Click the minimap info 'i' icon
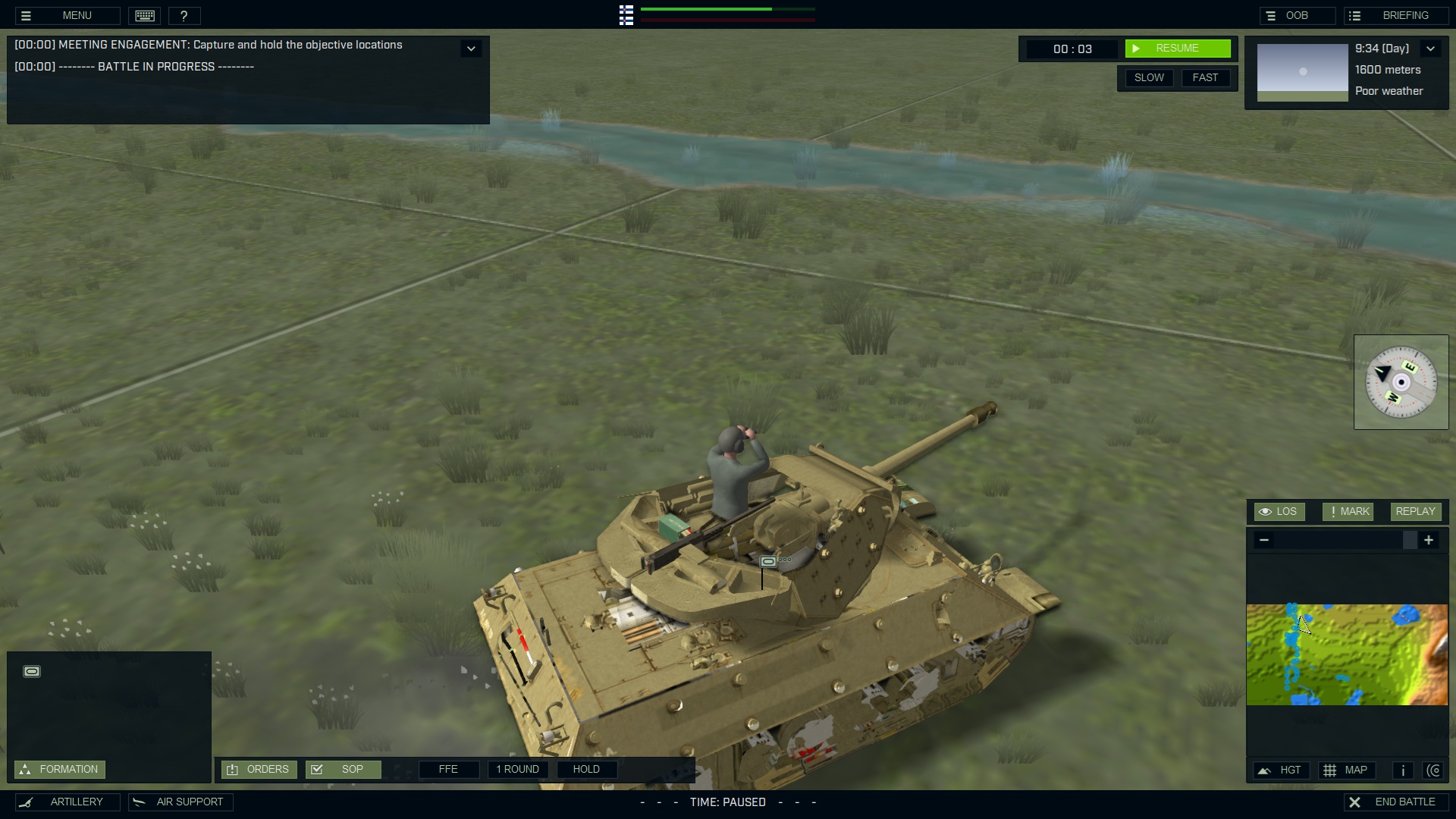This screenshot has width=1456, height=819. [x=1402, y=770]
